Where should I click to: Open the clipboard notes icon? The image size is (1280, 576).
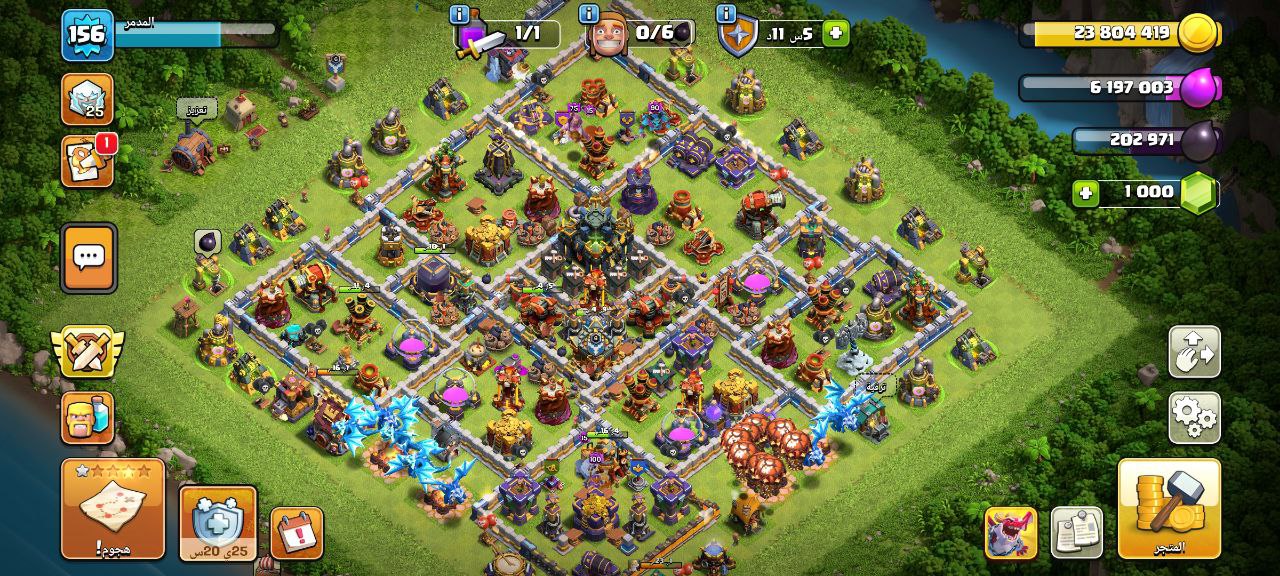tap(1076, 532)
